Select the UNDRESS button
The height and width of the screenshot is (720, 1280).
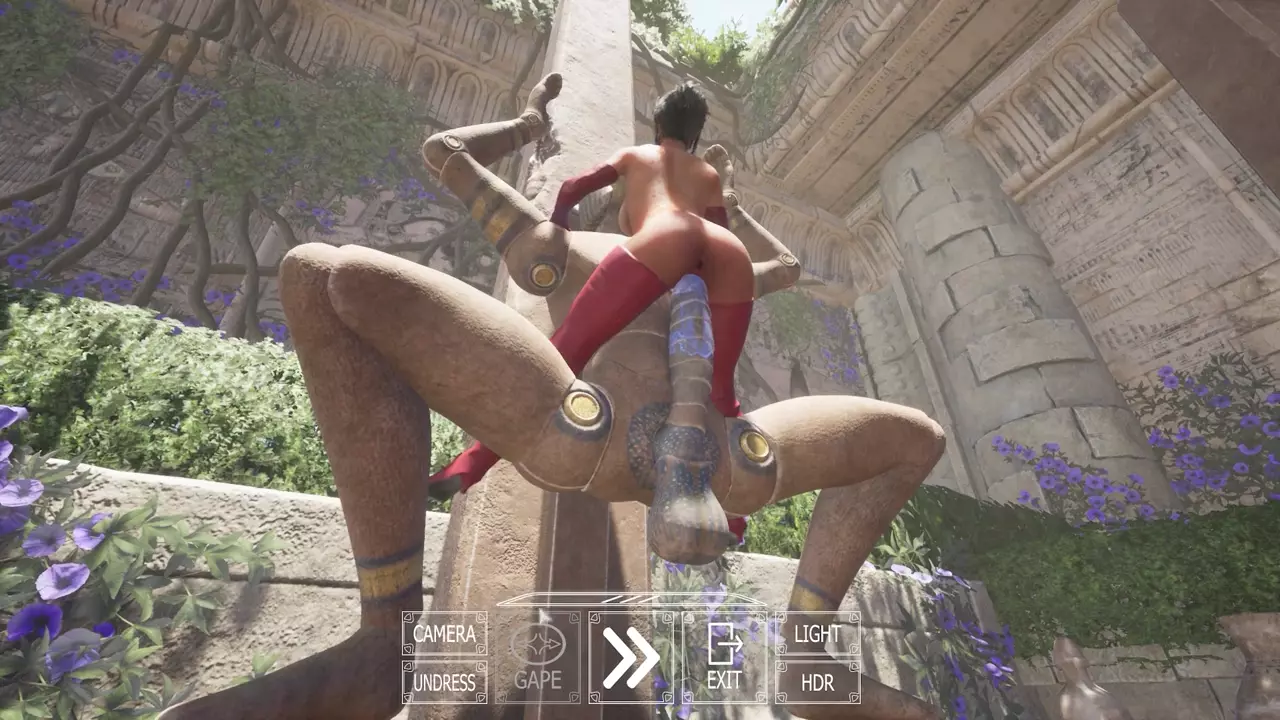[x=444, y=682]
